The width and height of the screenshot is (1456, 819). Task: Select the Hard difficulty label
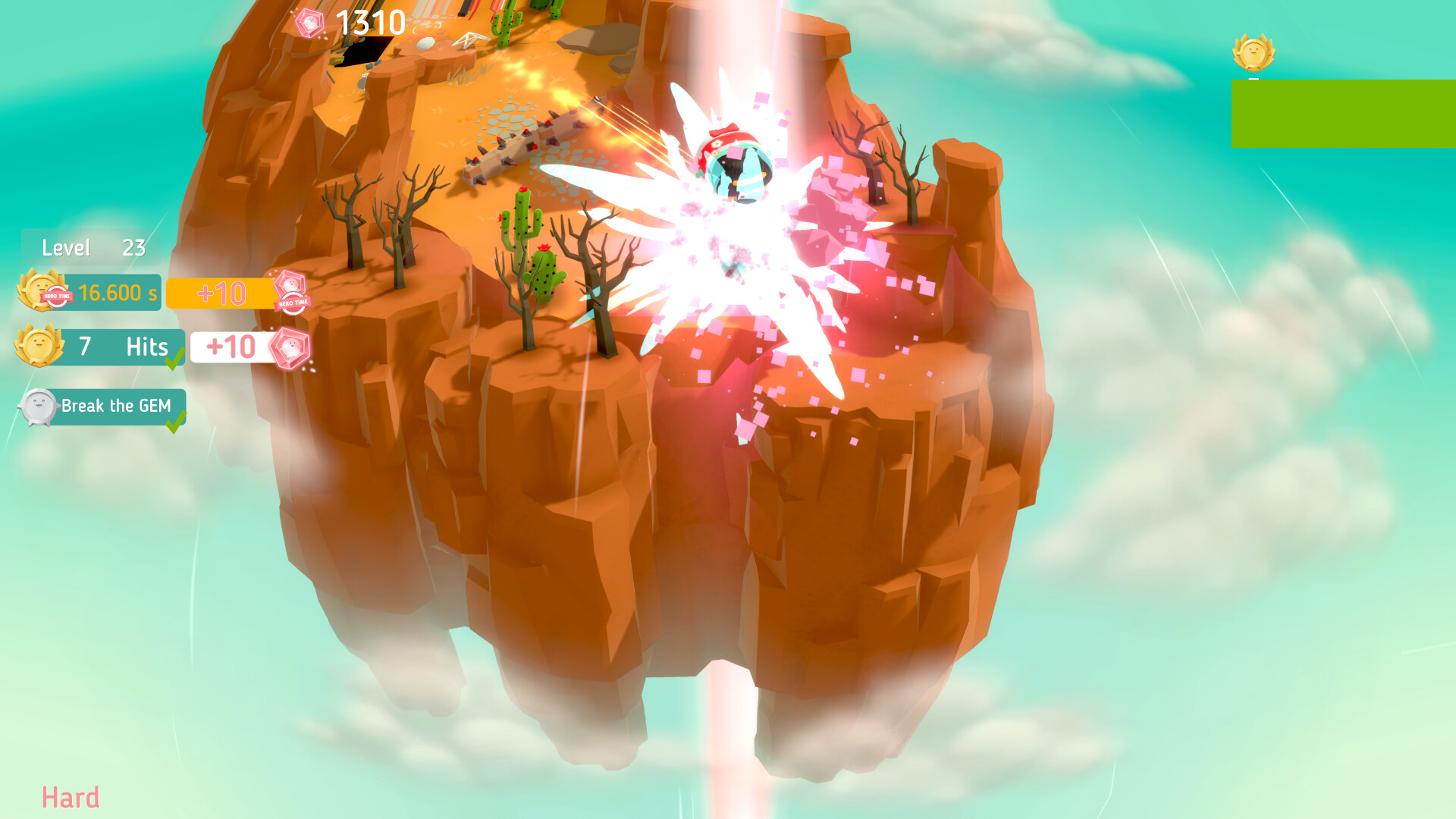pyautogui.click(x=72, y=796)
